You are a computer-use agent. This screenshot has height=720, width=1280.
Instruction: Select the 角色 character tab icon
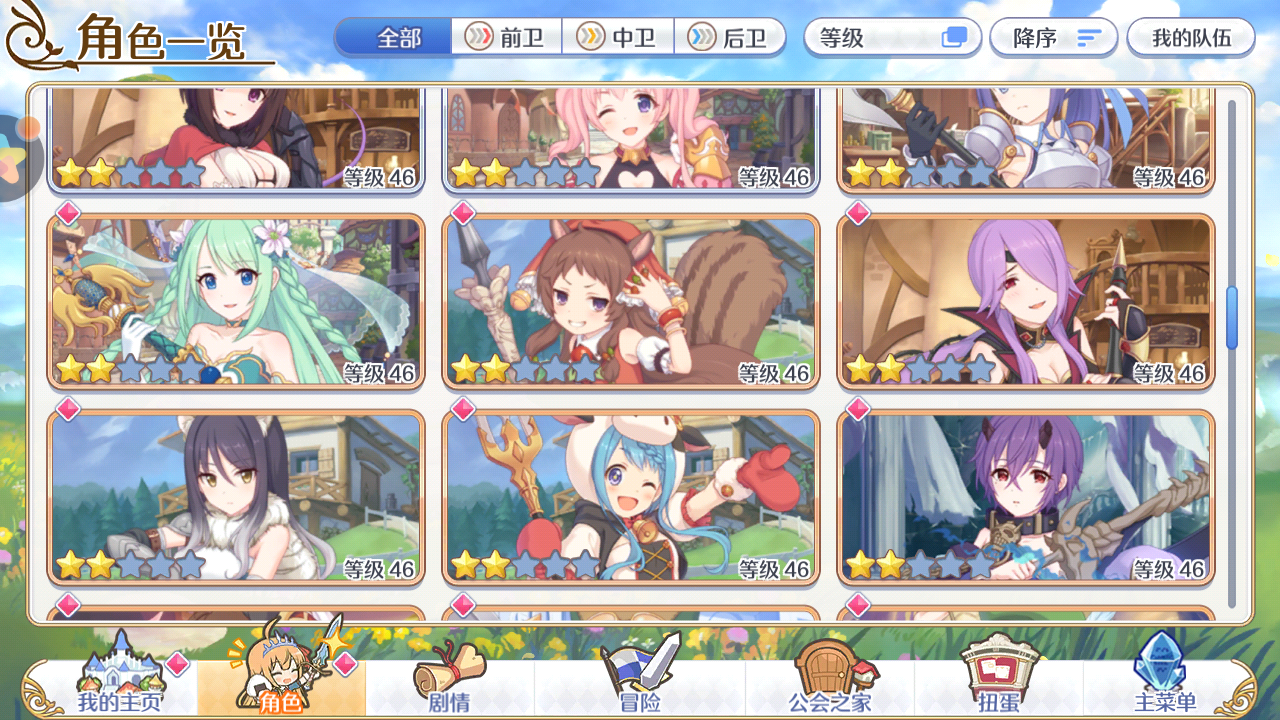tap(283, 680)
